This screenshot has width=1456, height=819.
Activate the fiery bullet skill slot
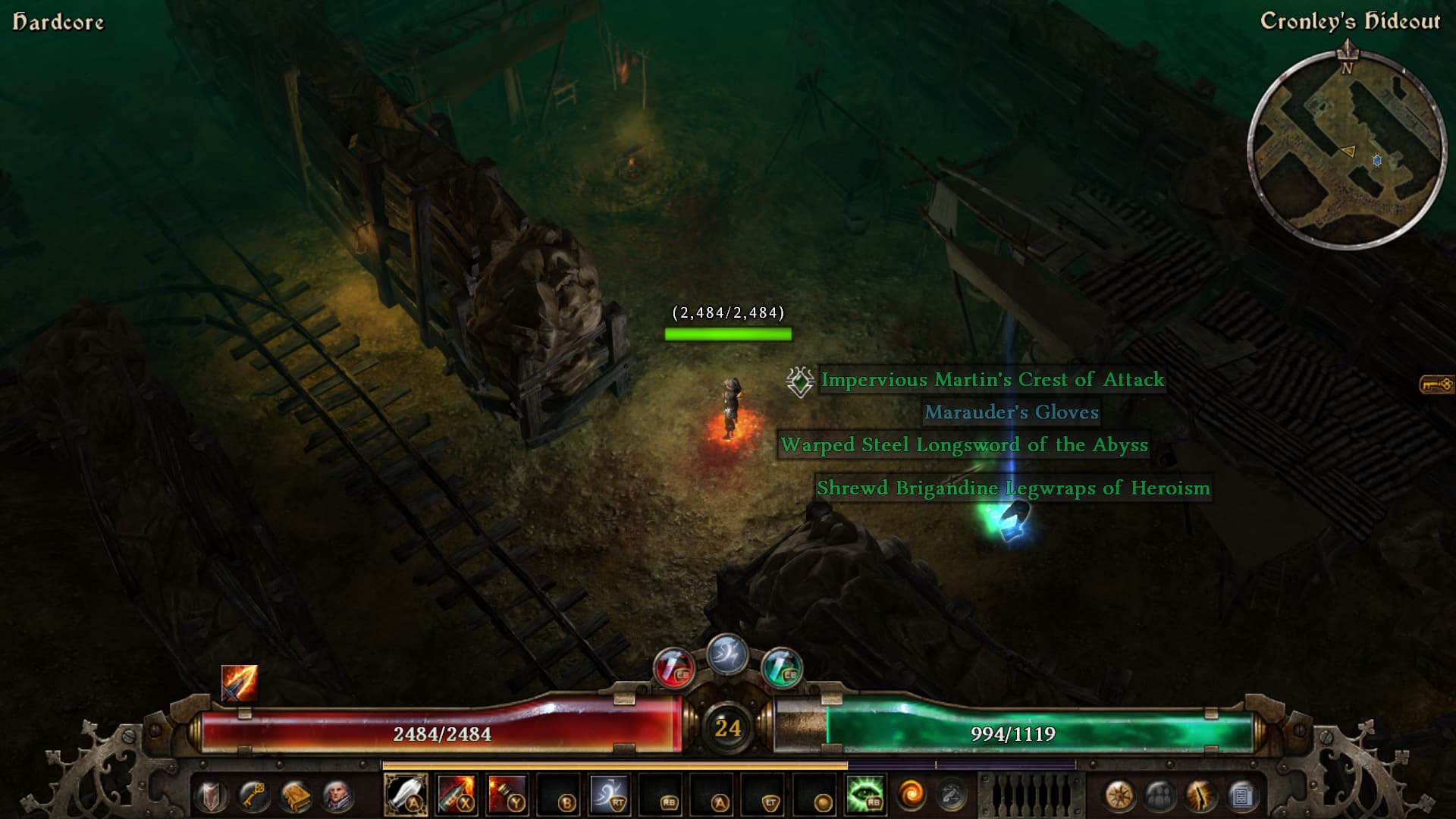[457, 795]
